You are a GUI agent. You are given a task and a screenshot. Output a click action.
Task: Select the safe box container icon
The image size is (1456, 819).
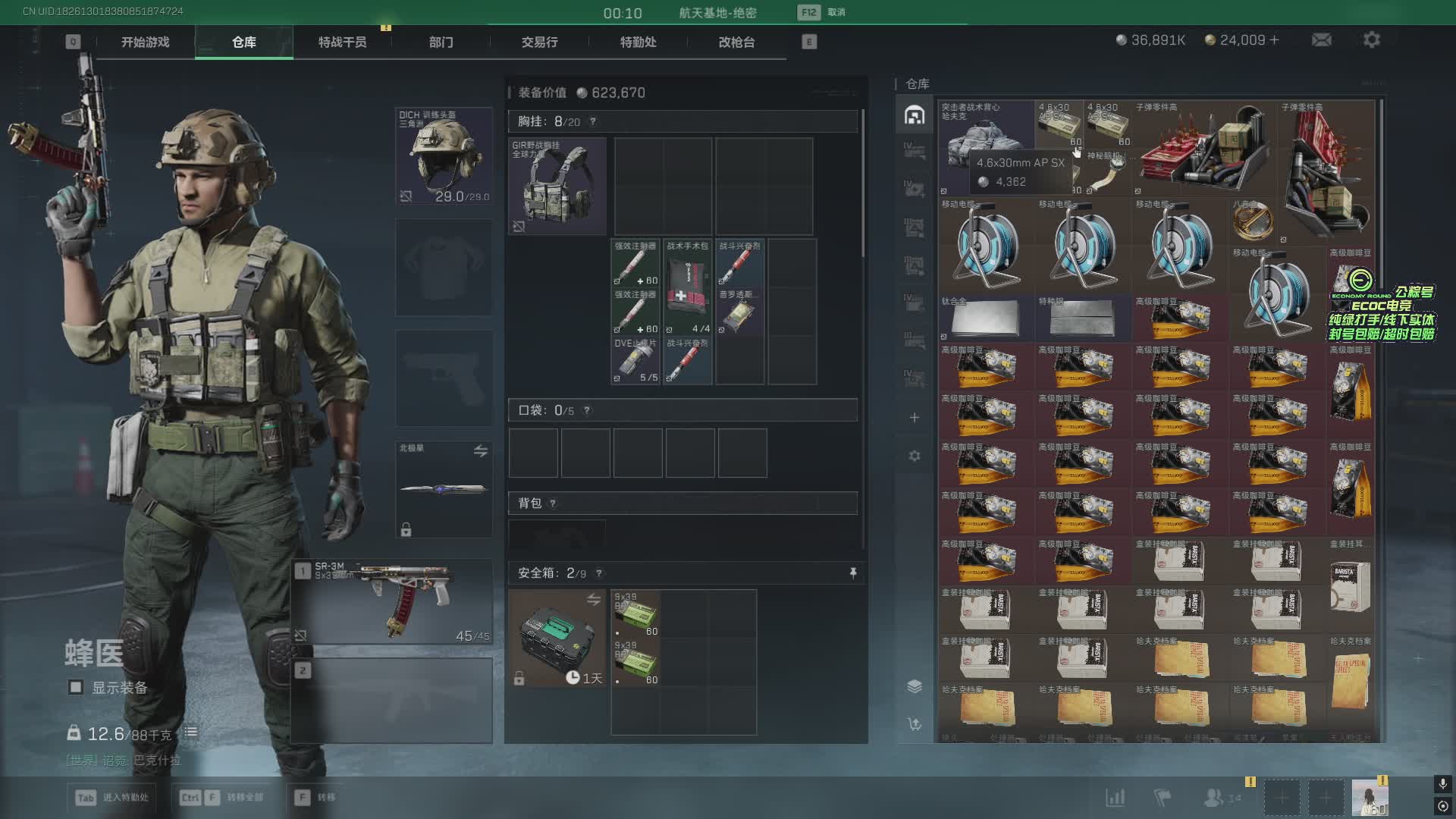pyautogui.click(x=557, y=638)
